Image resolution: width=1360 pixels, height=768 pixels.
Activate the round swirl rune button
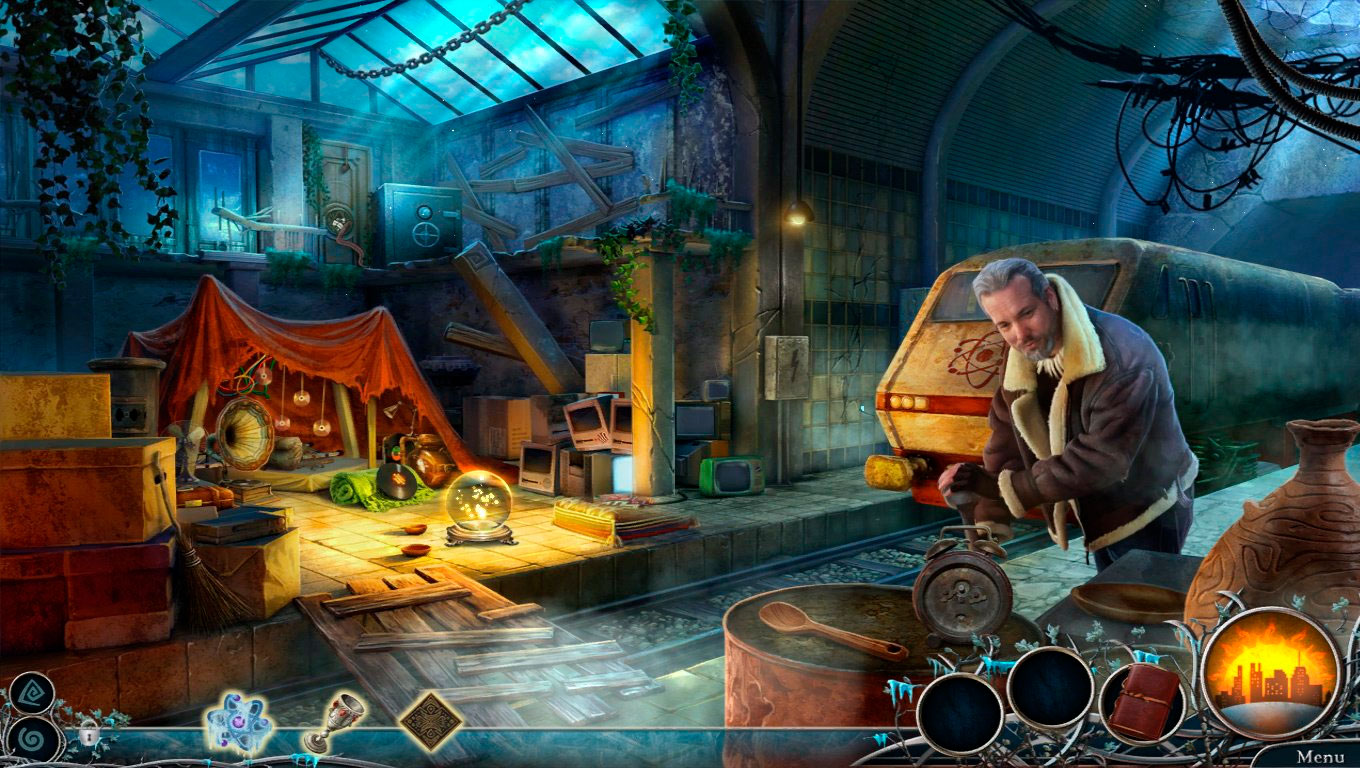[33, 741]
